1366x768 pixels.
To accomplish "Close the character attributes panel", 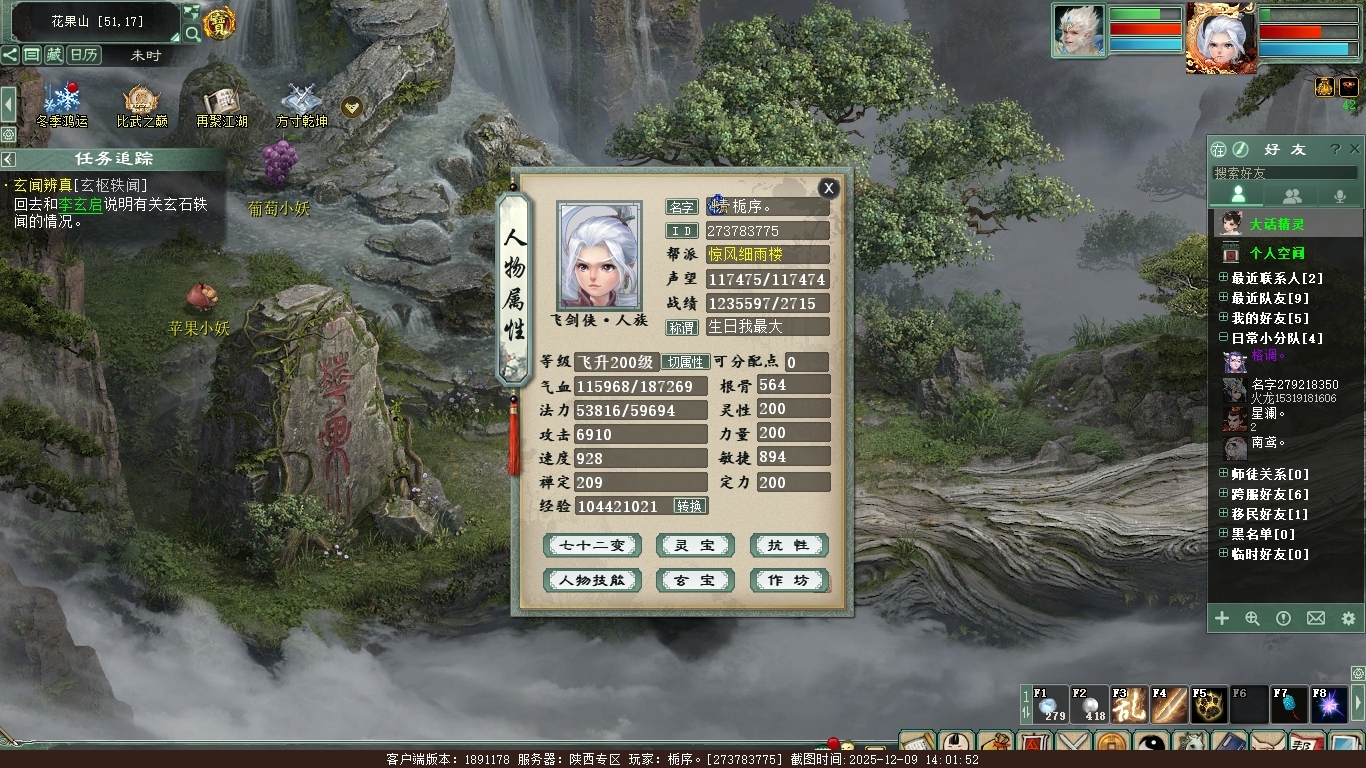I will [x=828, y=188].
